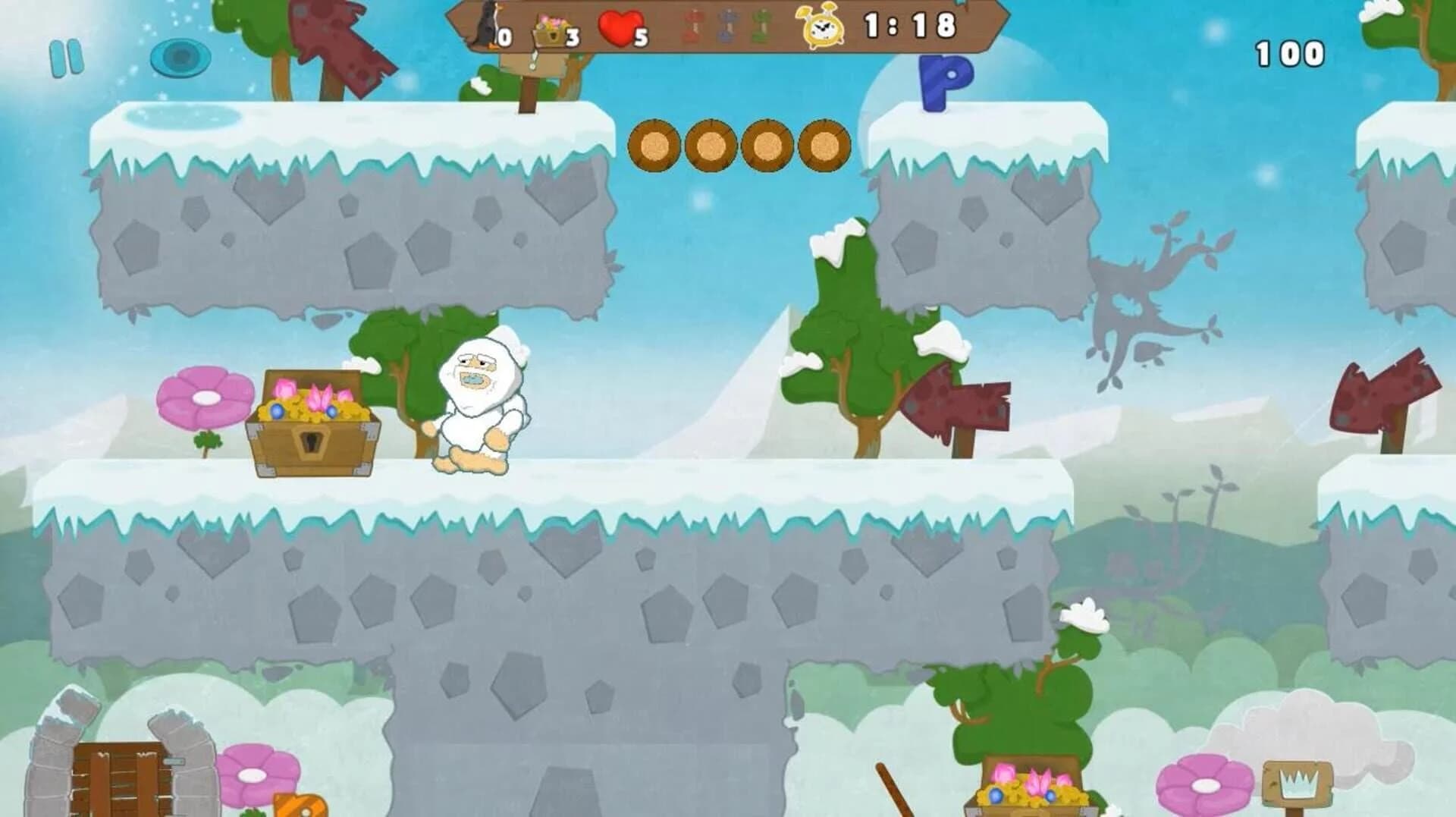Click the leftmost wooden coin of four
This screenshot has width=1456, height=817.
point(656,144)
